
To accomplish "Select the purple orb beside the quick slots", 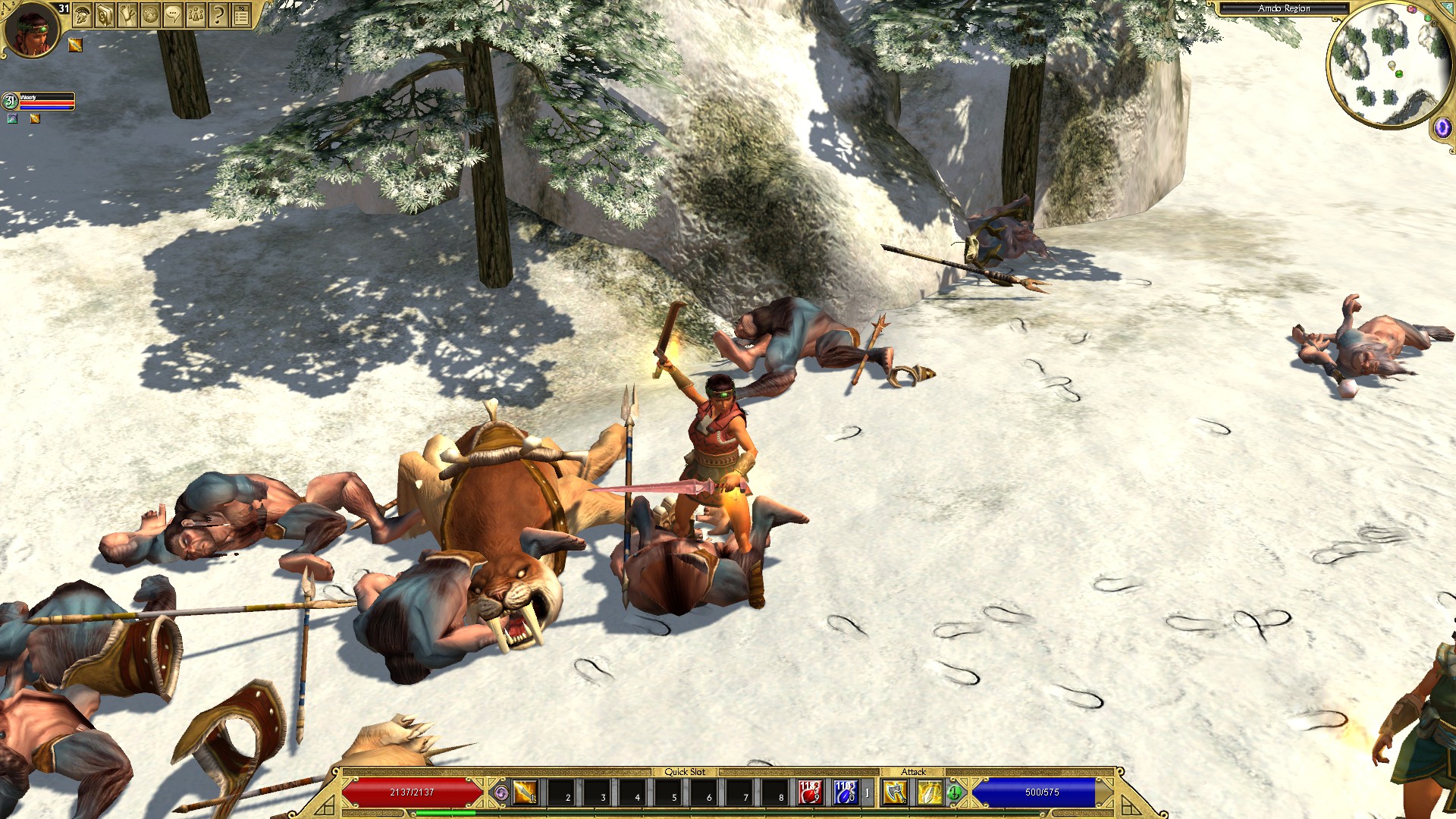I will pos(501,793).
